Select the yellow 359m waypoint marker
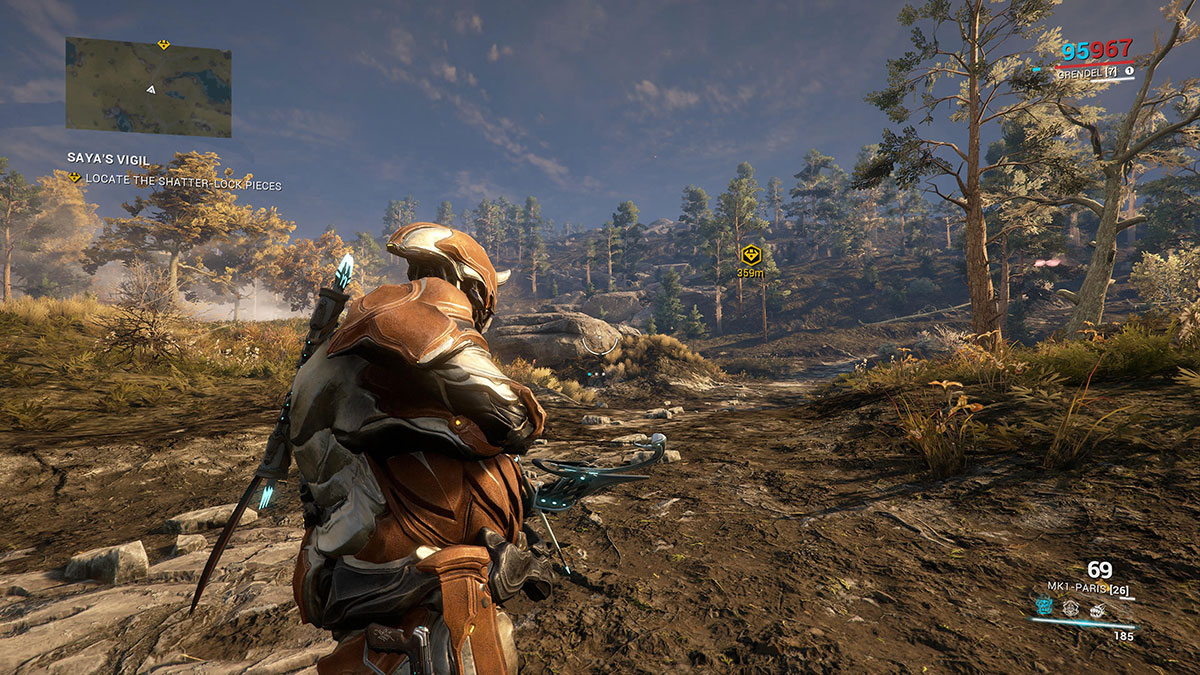This screenshot has width=1200, height=675. (x=750, y=254)
